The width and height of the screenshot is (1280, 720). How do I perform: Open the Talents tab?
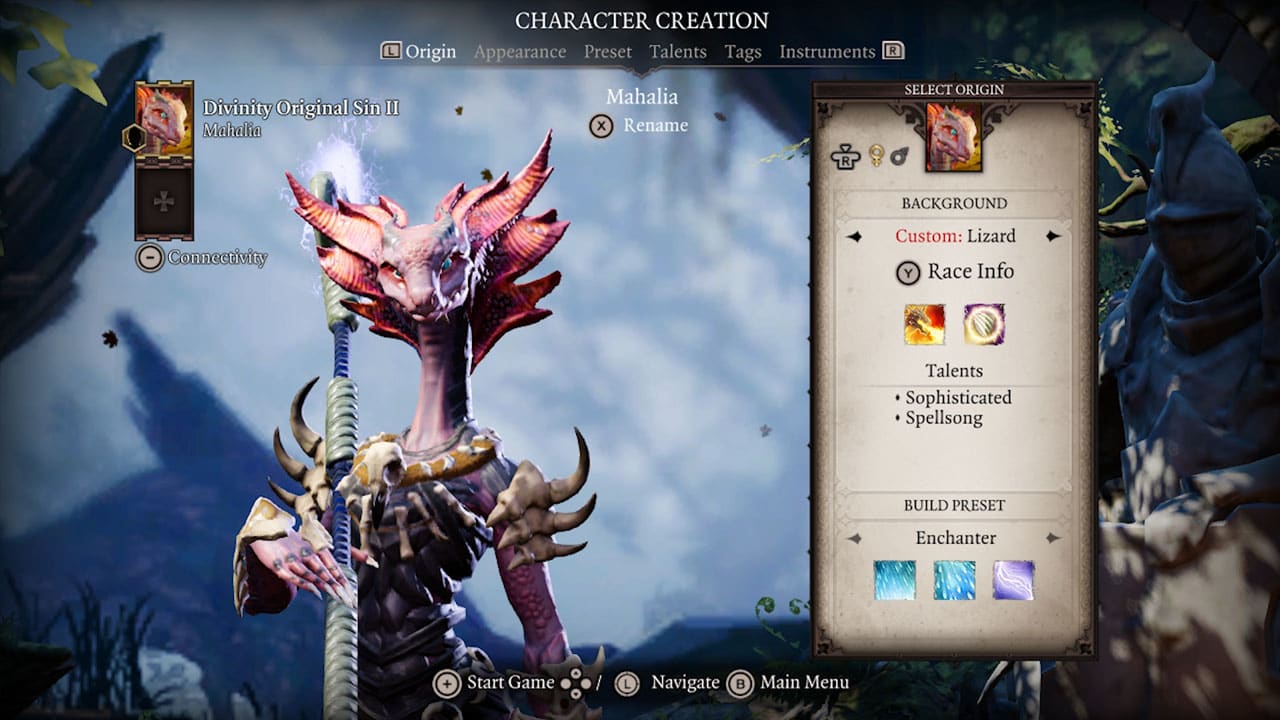[678, 51]
